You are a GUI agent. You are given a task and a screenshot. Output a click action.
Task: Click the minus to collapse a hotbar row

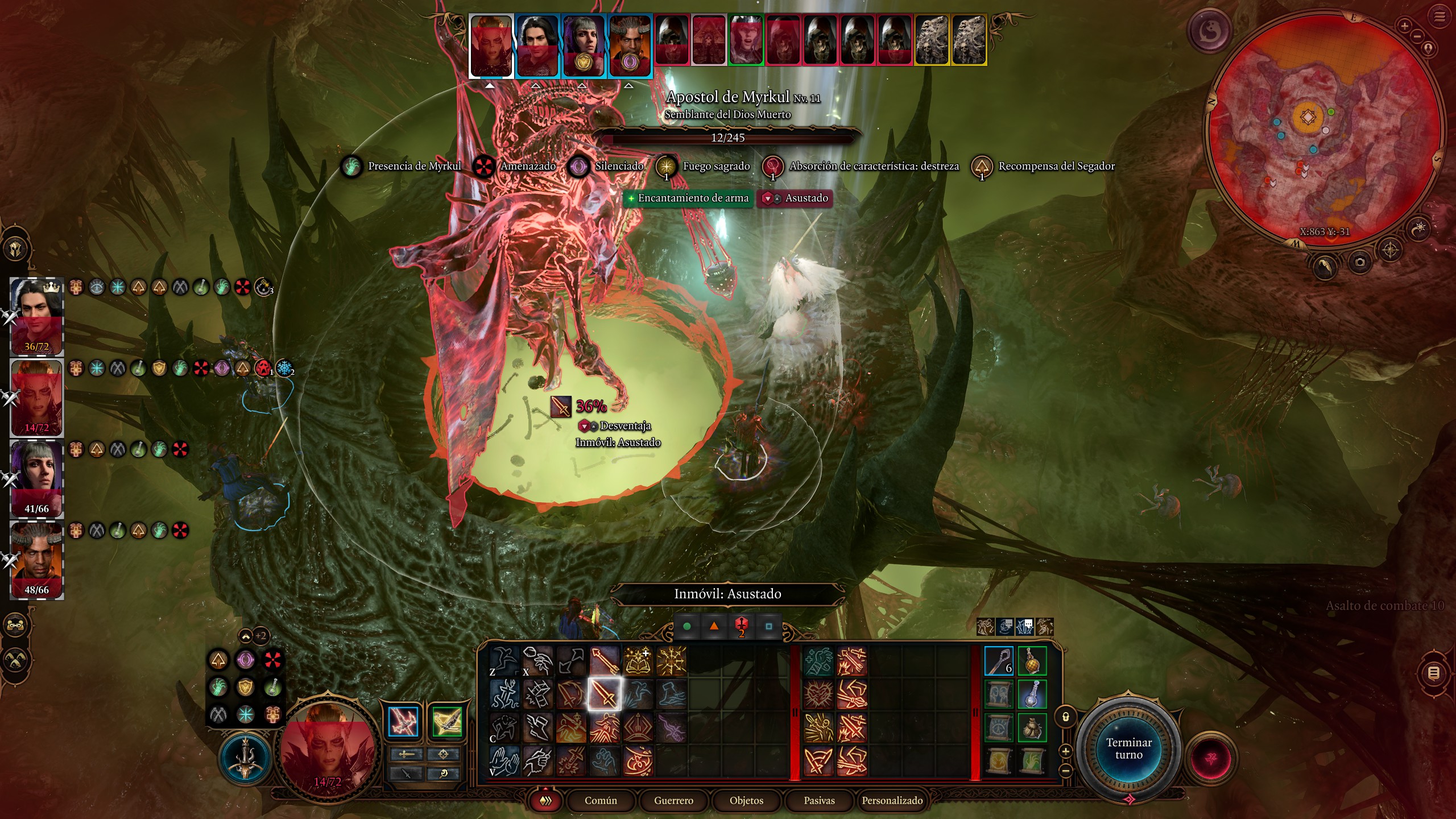(x=1065, y=771)
